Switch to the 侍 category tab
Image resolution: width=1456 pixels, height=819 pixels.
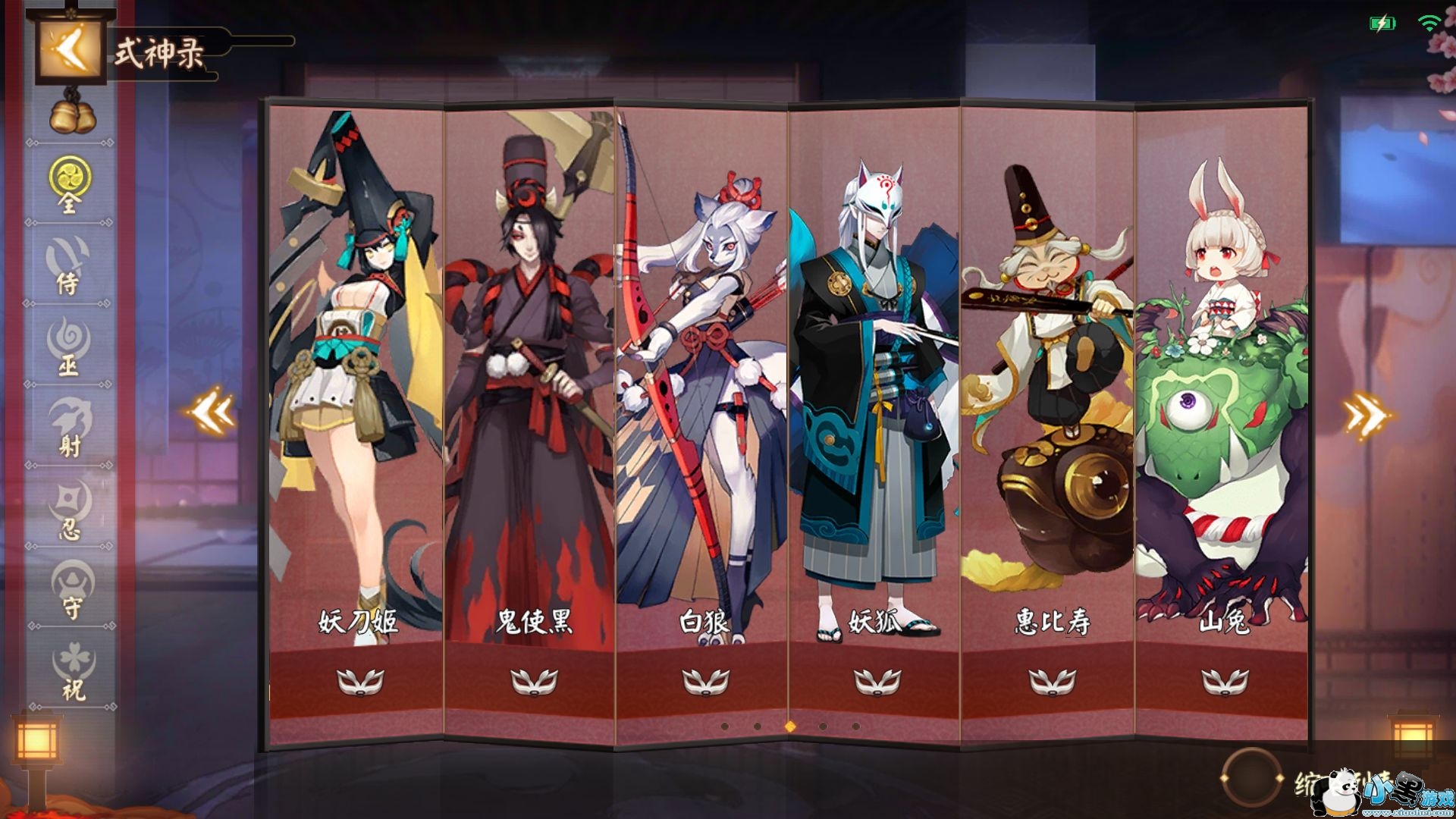click(69, 265)
